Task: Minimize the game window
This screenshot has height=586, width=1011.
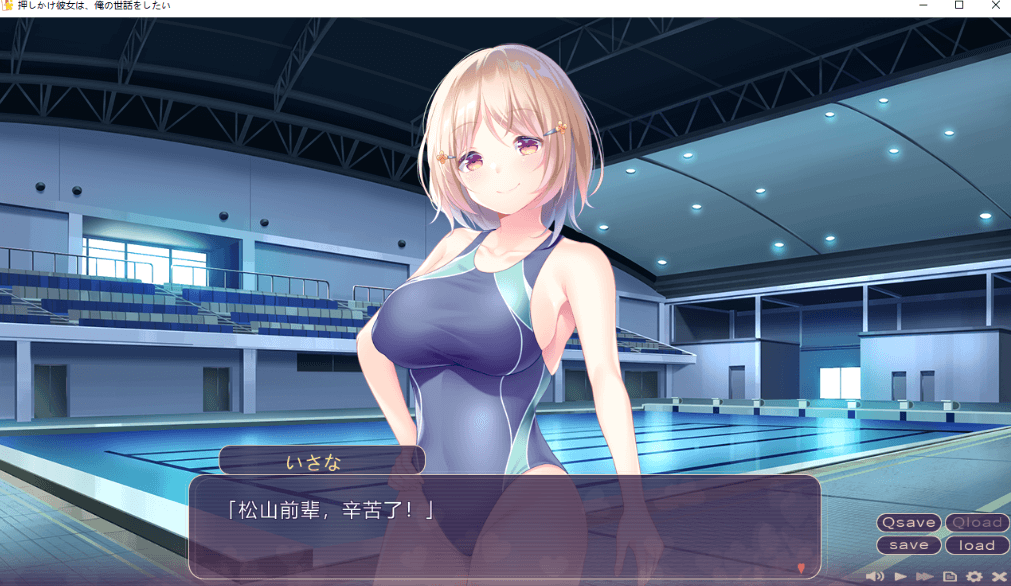Action: pos(924,6)
